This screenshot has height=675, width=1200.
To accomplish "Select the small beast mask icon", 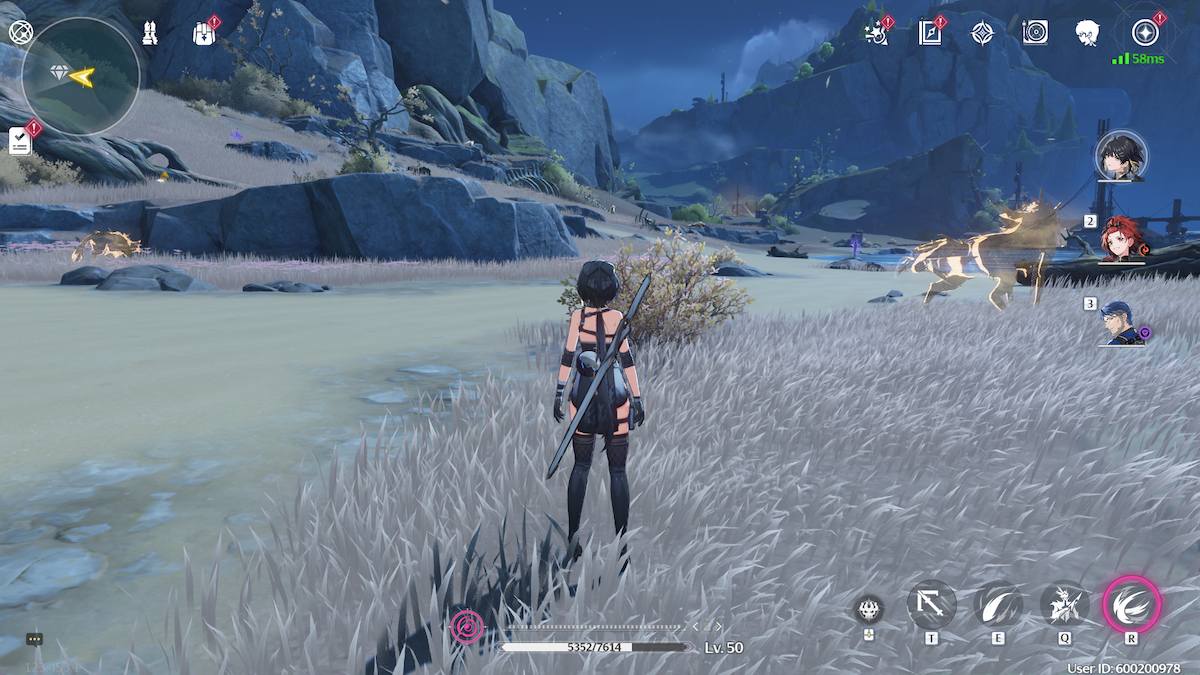I will pos(869,608).
